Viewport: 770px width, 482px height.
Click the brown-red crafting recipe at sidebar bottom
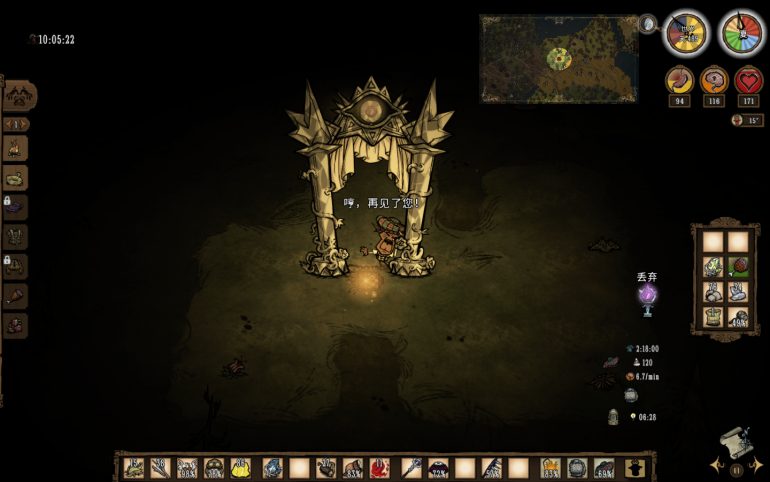coord(15,326)
